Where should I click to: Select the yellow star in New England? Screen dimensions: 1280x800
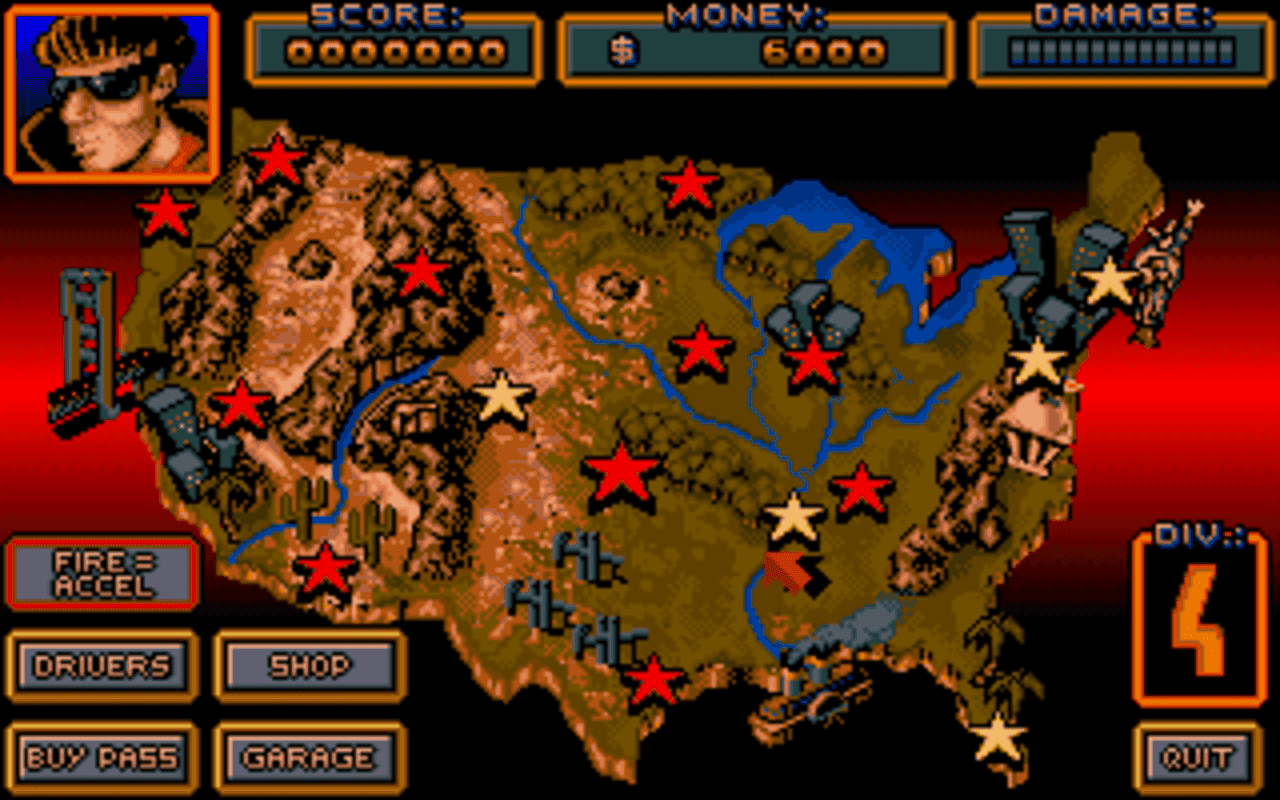click(1107, 283)
